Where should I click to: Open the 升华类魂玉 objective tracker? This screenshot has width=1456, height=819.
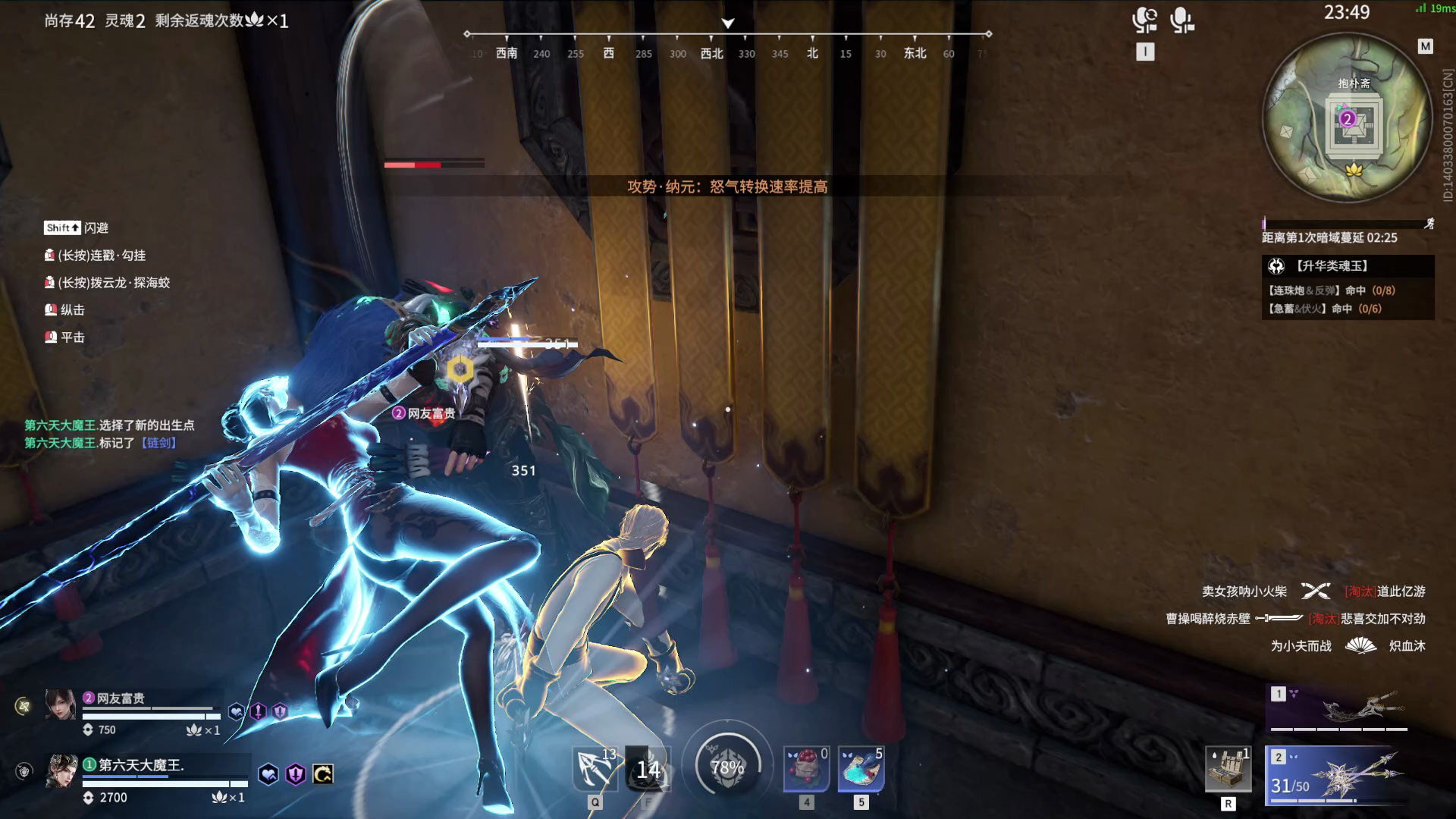coord(1347,266)
